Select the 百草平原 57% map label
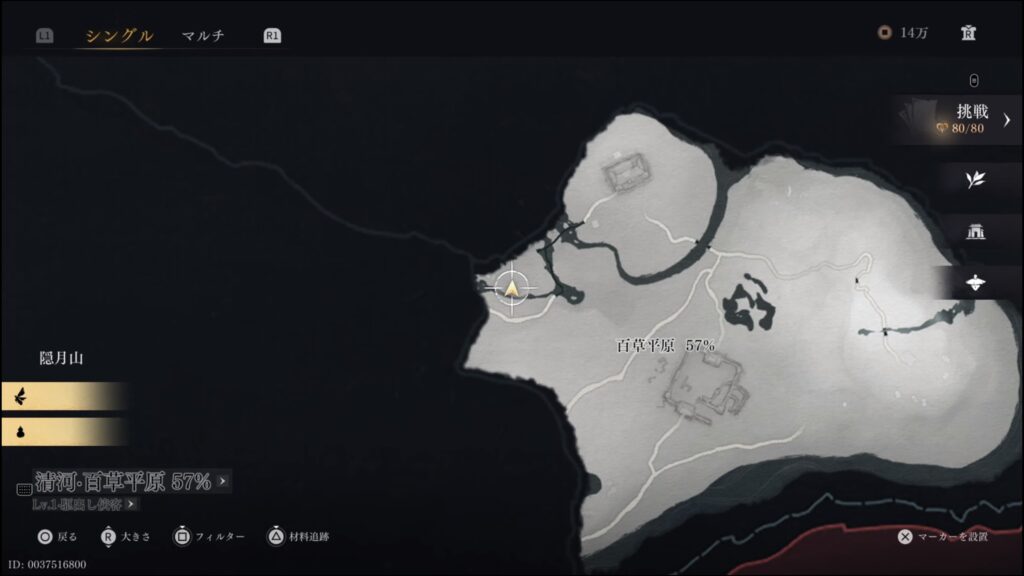Image resolution: width=1024 pixels, height=576 pixels. (665, 345)
